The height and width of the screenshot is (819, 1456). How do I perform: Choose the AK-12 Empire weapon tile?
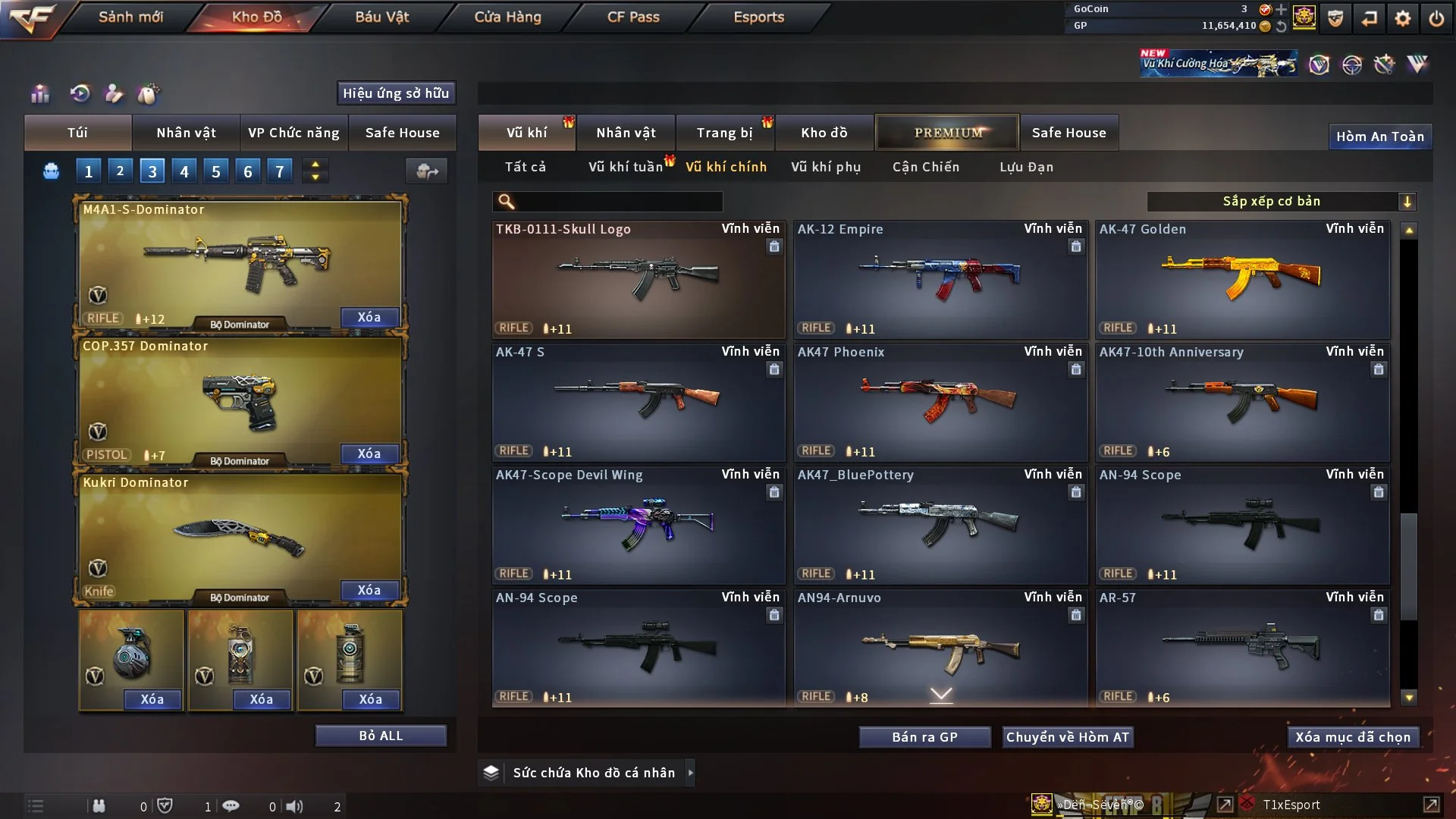940,279
